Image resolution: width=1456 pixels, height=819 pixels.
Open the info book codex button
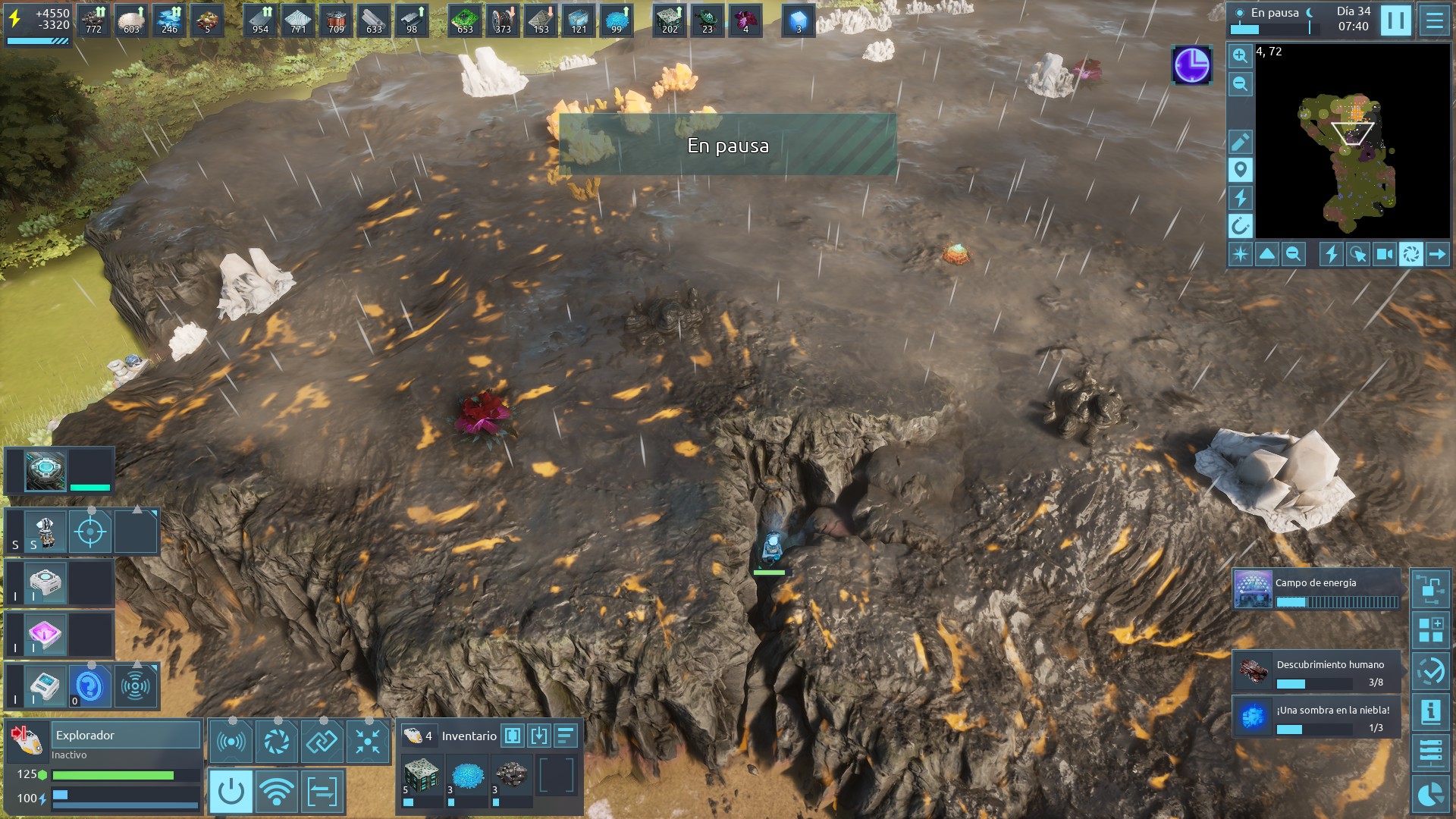1430,711
